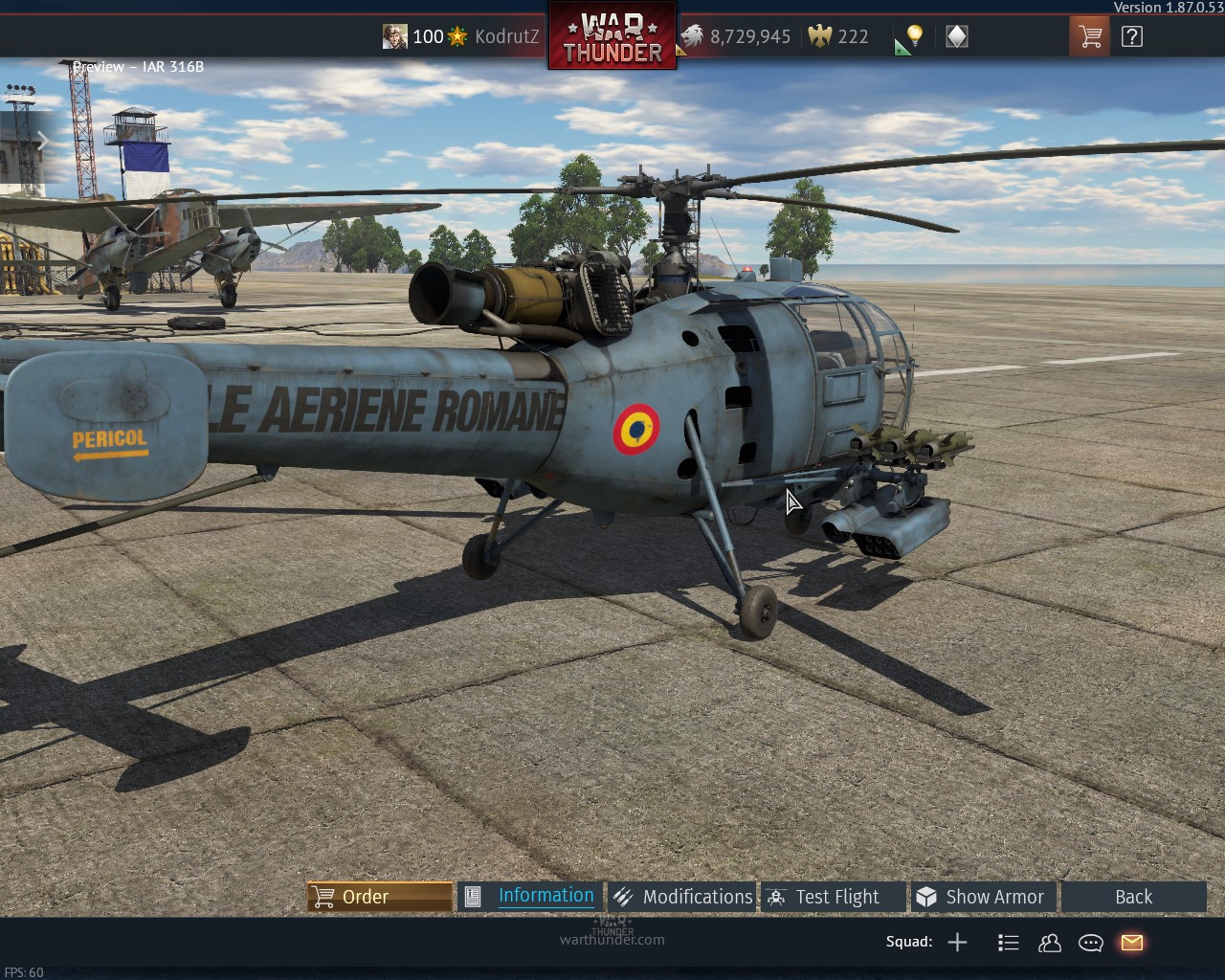This screenshot has width=1225, height=980.
Task: Switch to the Information tab
Action: click(x=546, y=895)
